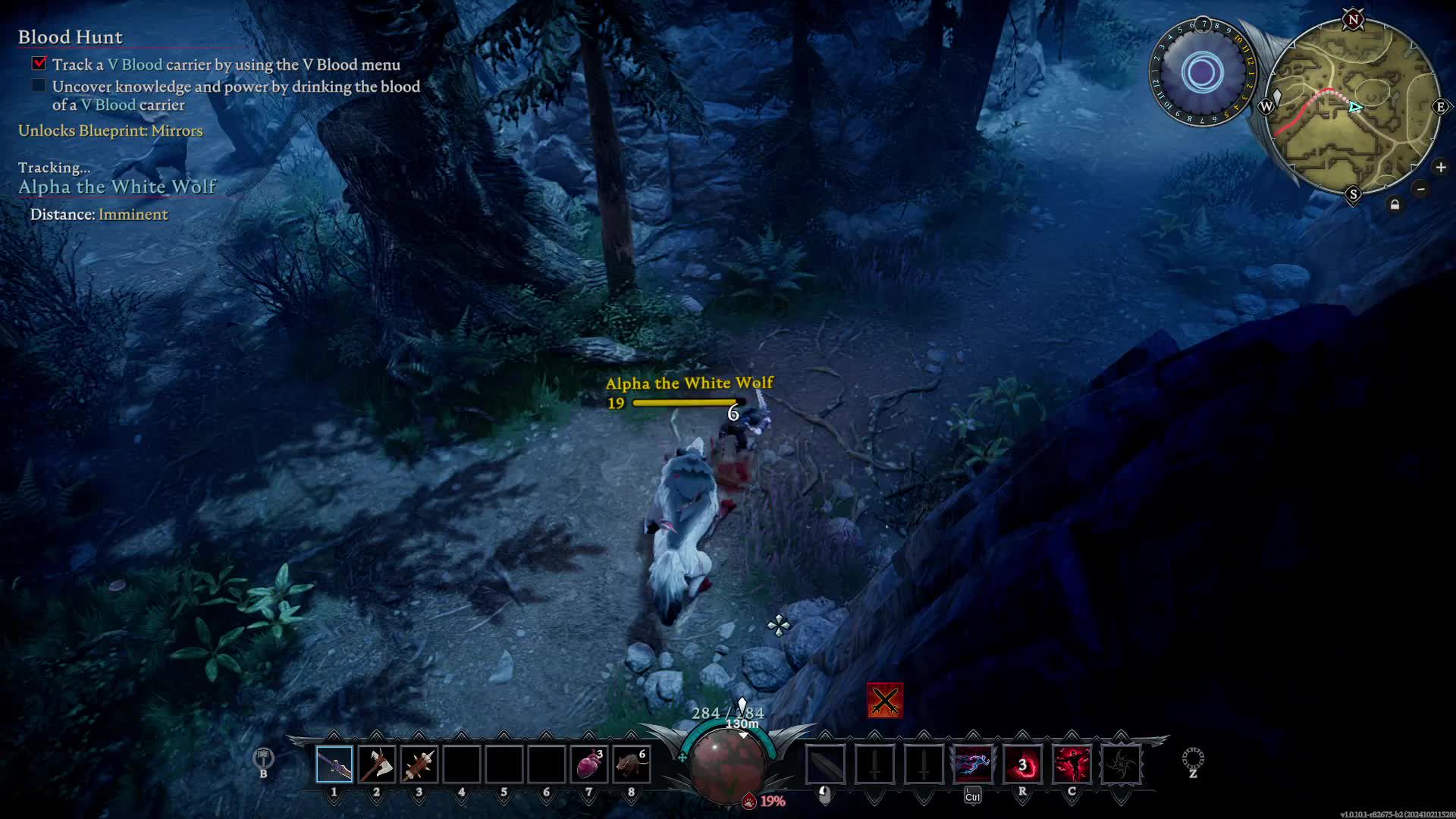
Task: Select tracked target Alpha the White Wolf text
Action: [x=117, y=187]
